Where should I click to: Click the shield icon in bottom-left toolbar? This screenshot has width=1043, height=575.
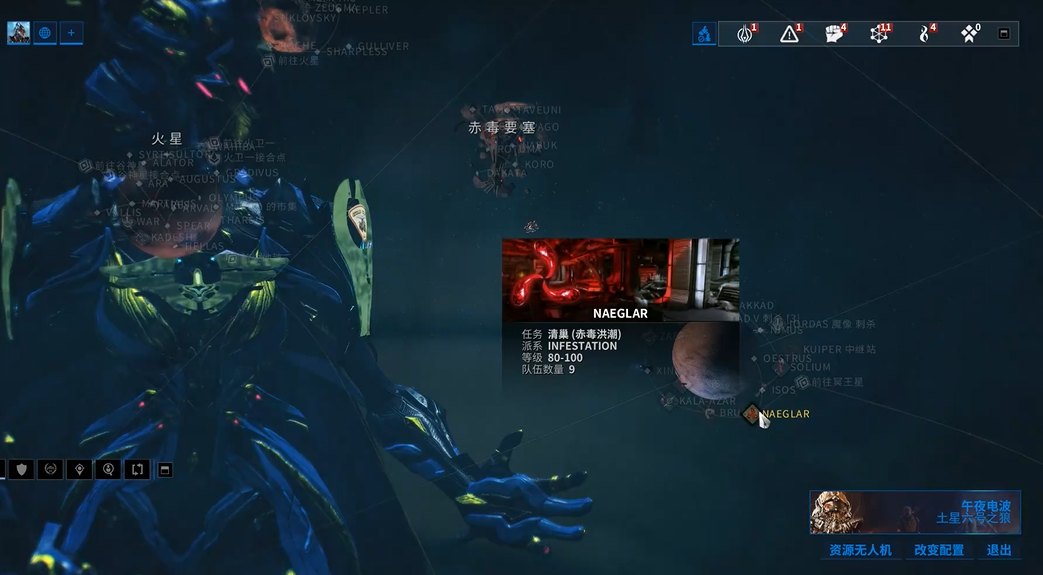click(x=21, y=469)
